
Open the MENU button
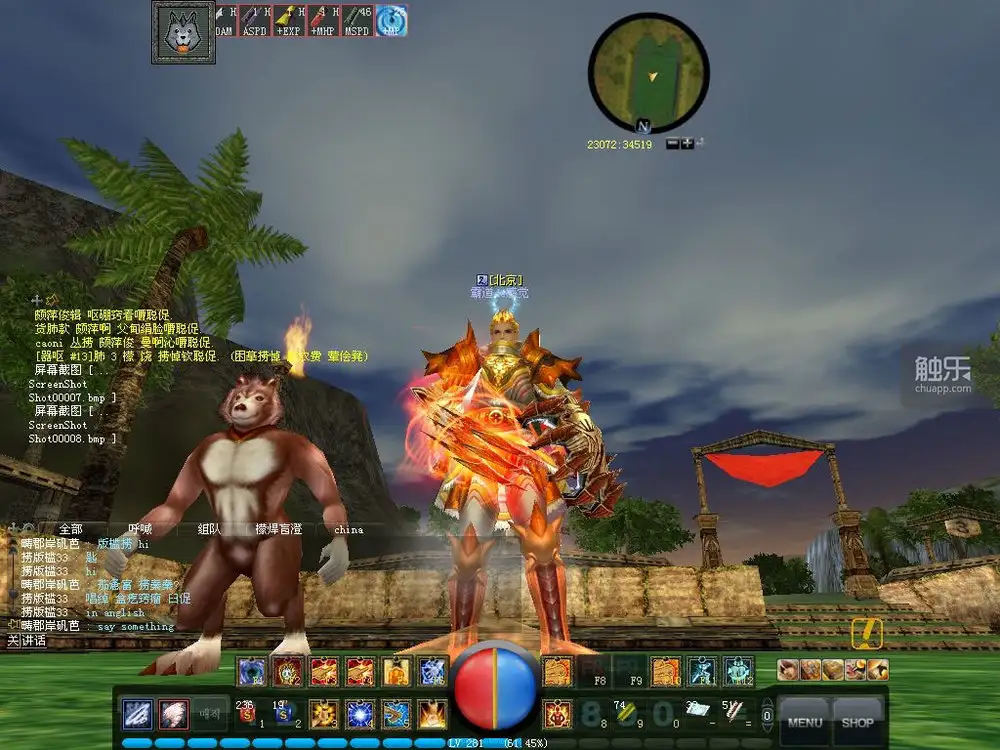pyautogui.click(x=805, y=721)
